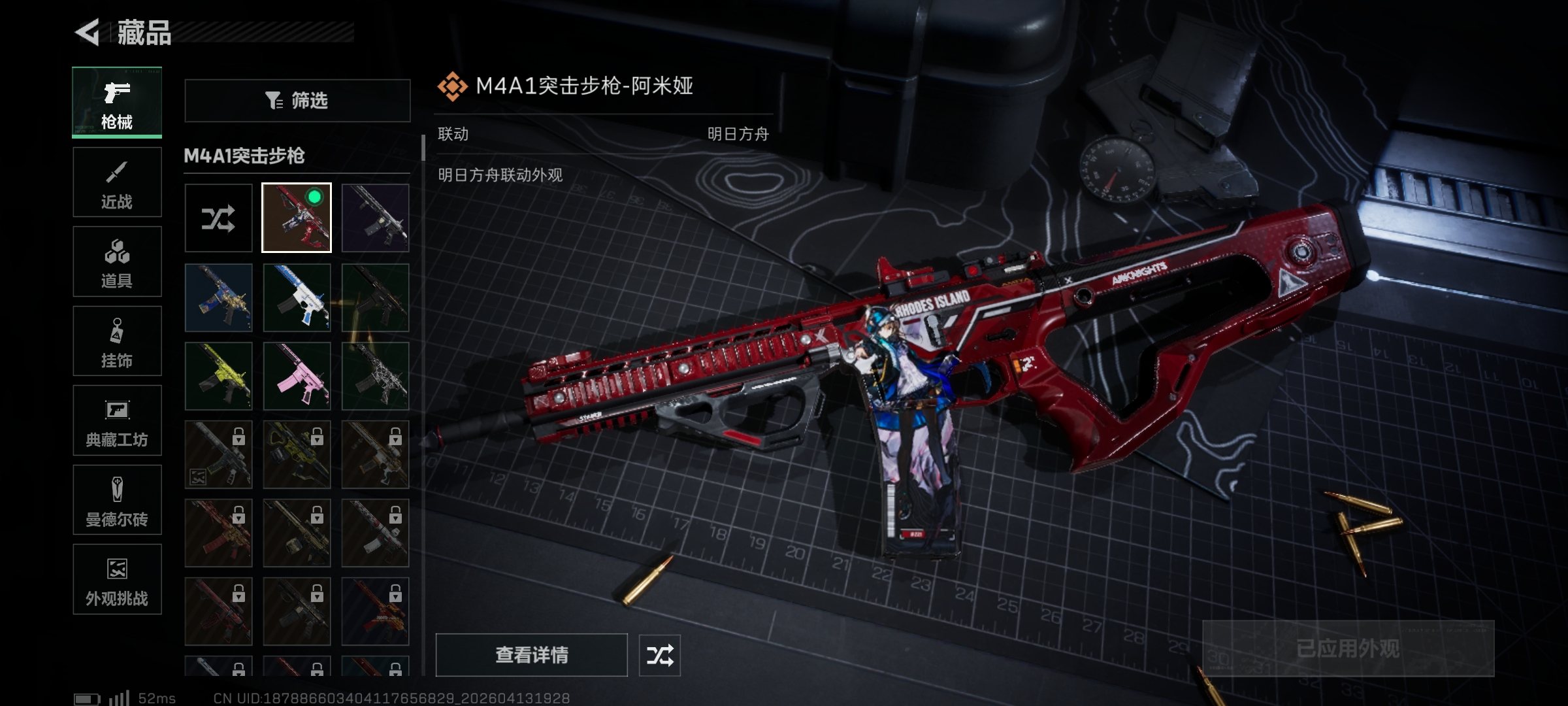This screenshot has width=1568, height=706.
Task: Pick the blue and gold M4A1 skin
Action: [218, 297]
